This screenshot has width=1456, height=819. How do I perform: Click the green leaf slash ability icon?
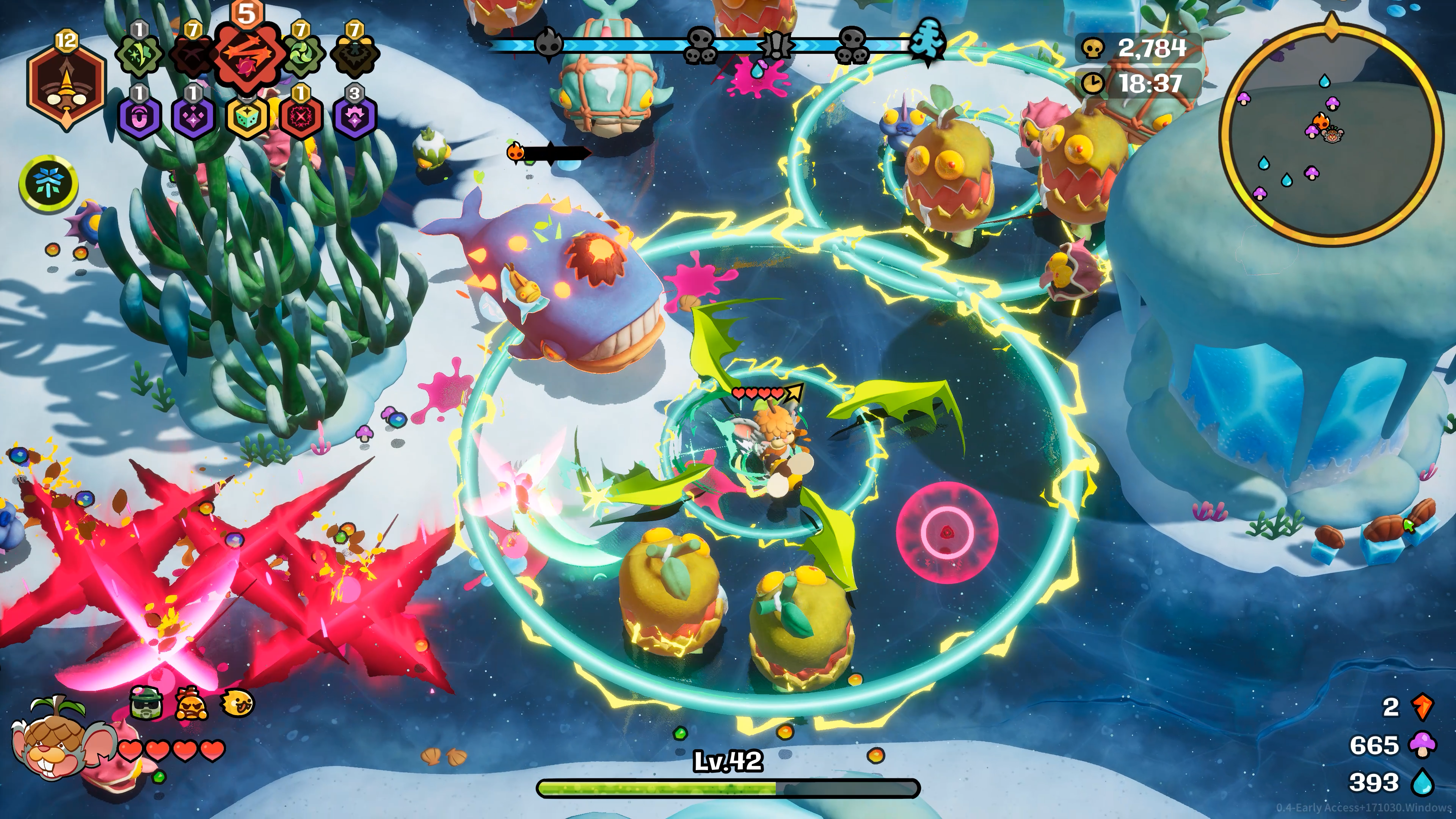(139, 54)
